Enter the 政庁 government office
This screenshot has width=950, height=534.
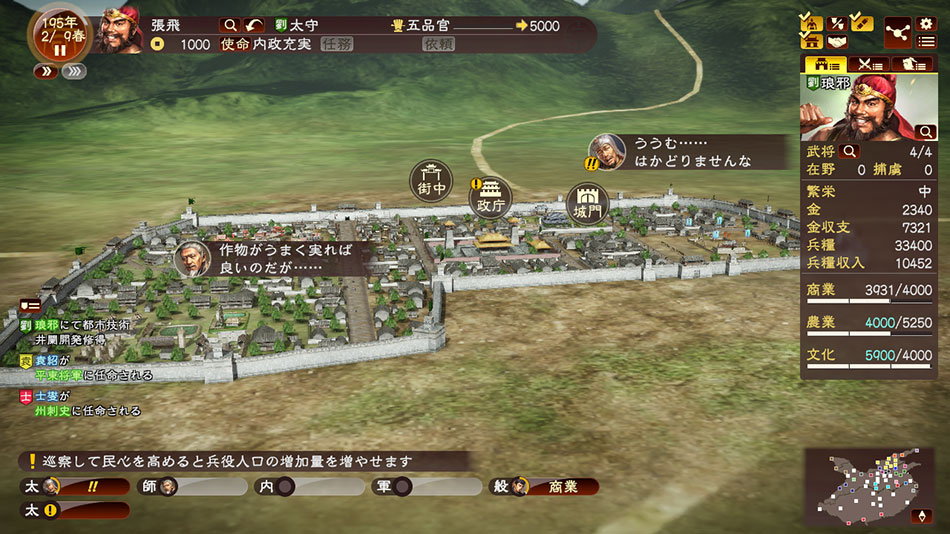(x=491, y=198)
